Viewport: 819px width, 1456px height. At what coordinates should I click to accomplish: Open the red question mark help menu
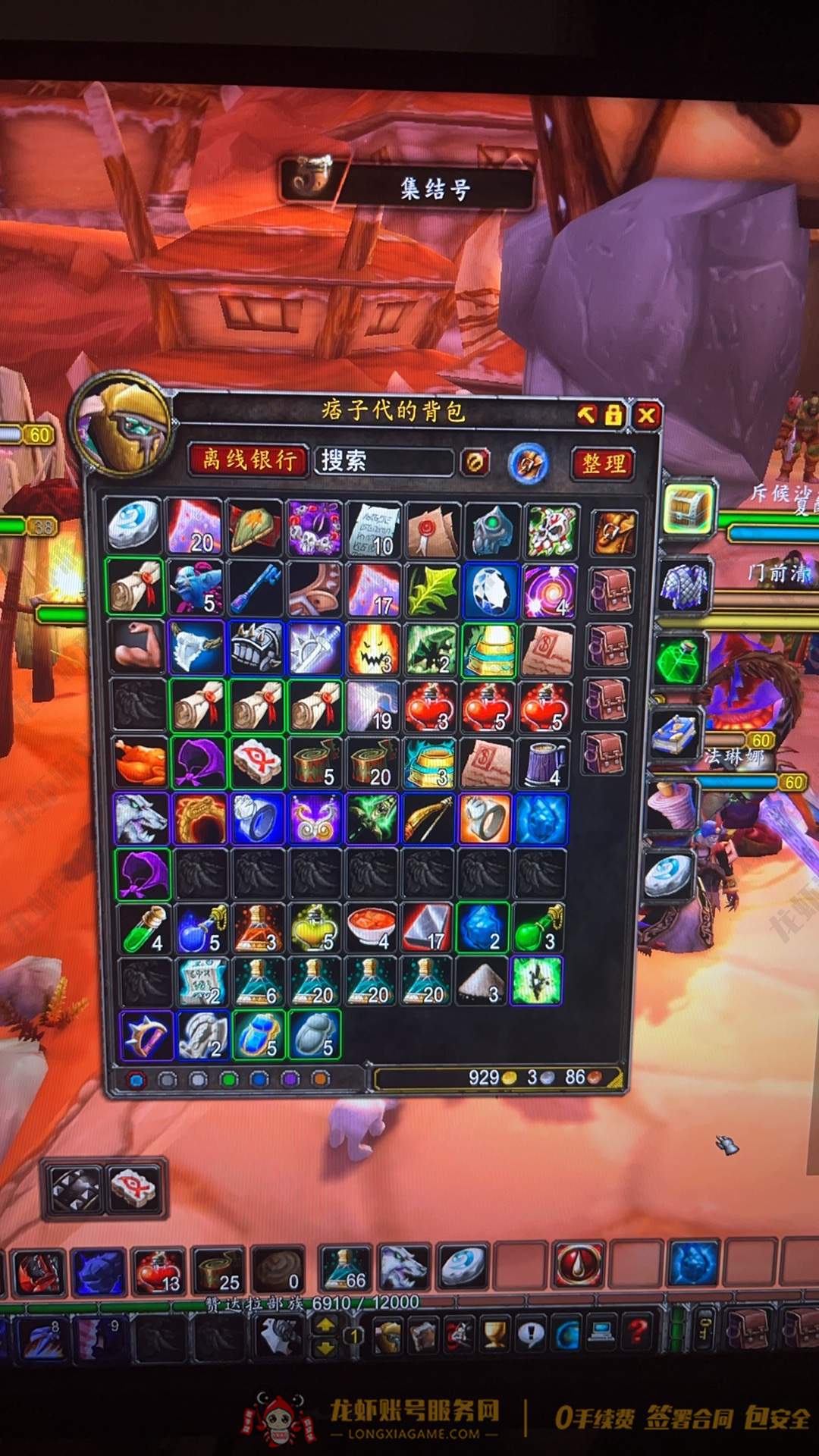click(x=639, y=1332)
